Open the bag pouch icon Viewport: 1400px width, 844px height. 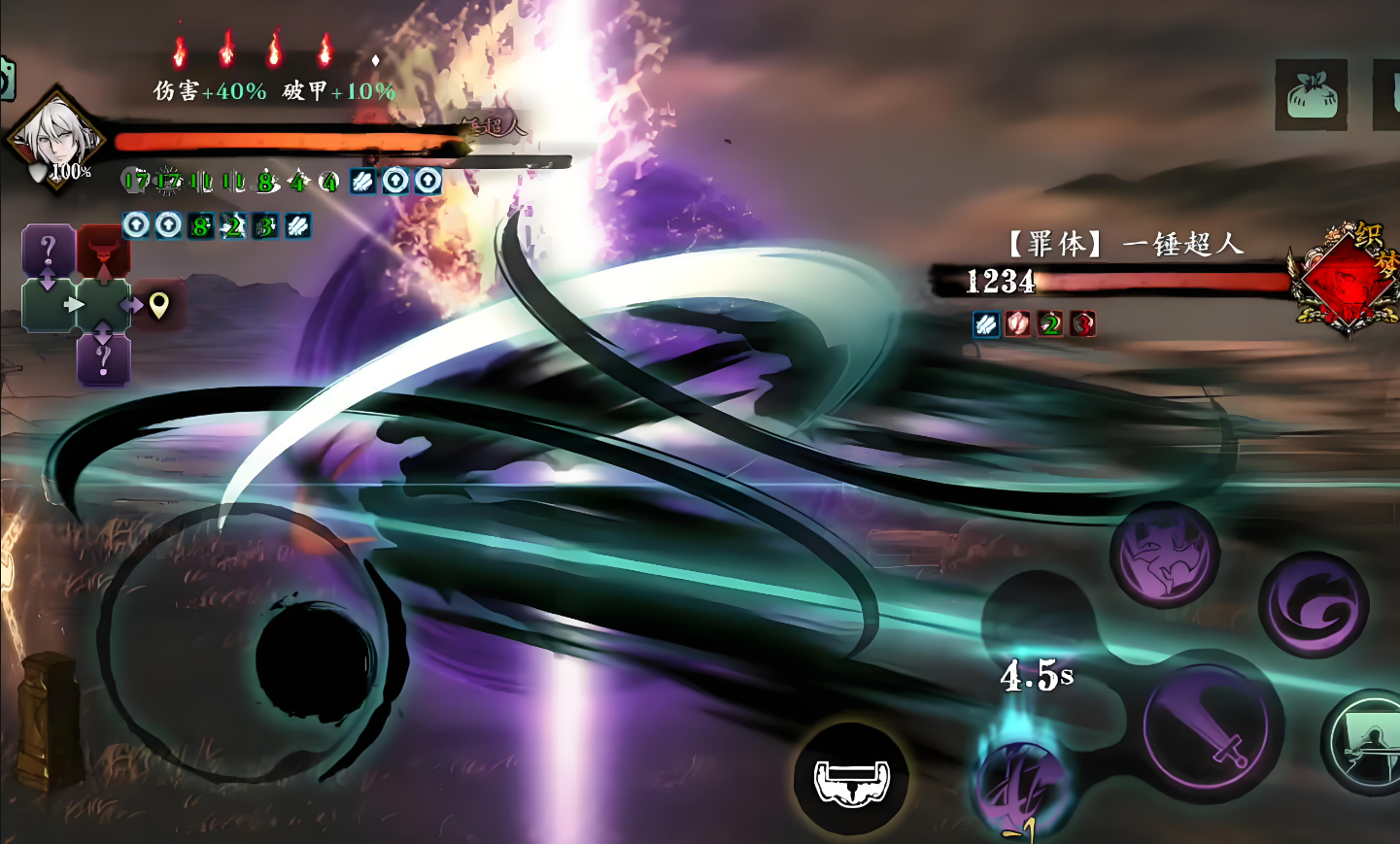[1312, 95]
